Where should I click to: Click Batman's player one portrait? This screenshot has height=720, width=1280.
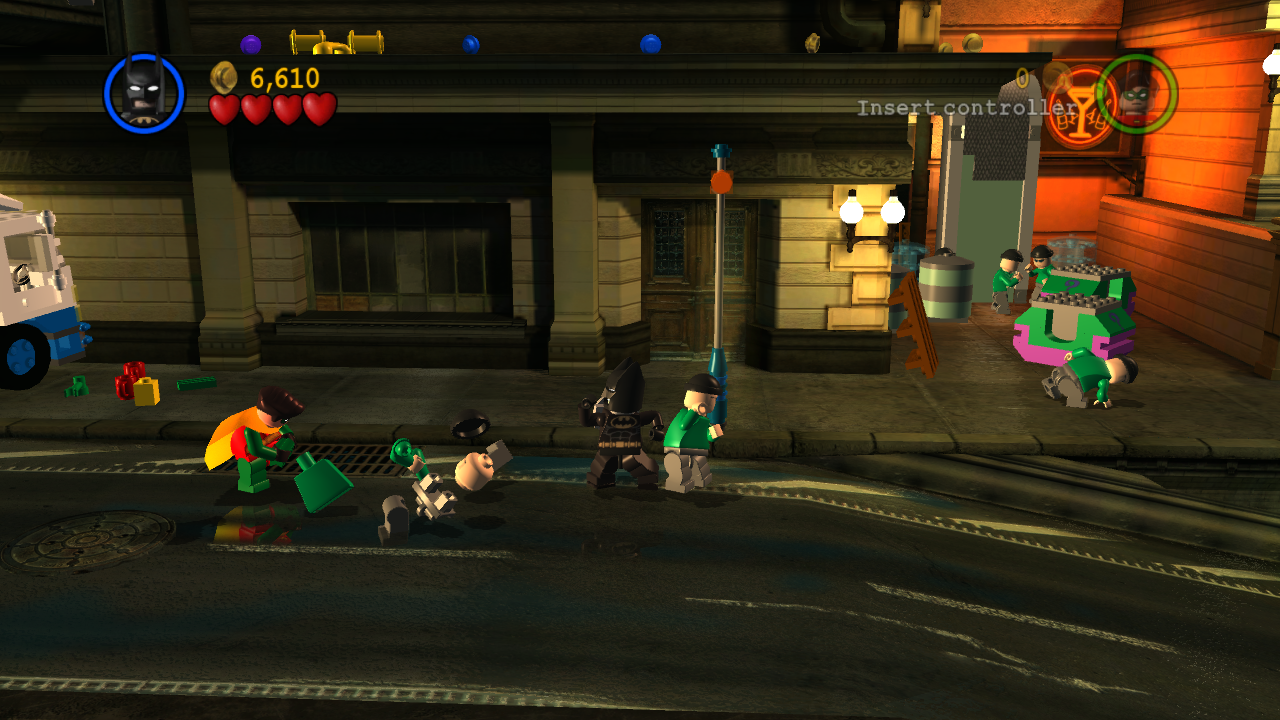pyautogui.click(x=144, y=93)
